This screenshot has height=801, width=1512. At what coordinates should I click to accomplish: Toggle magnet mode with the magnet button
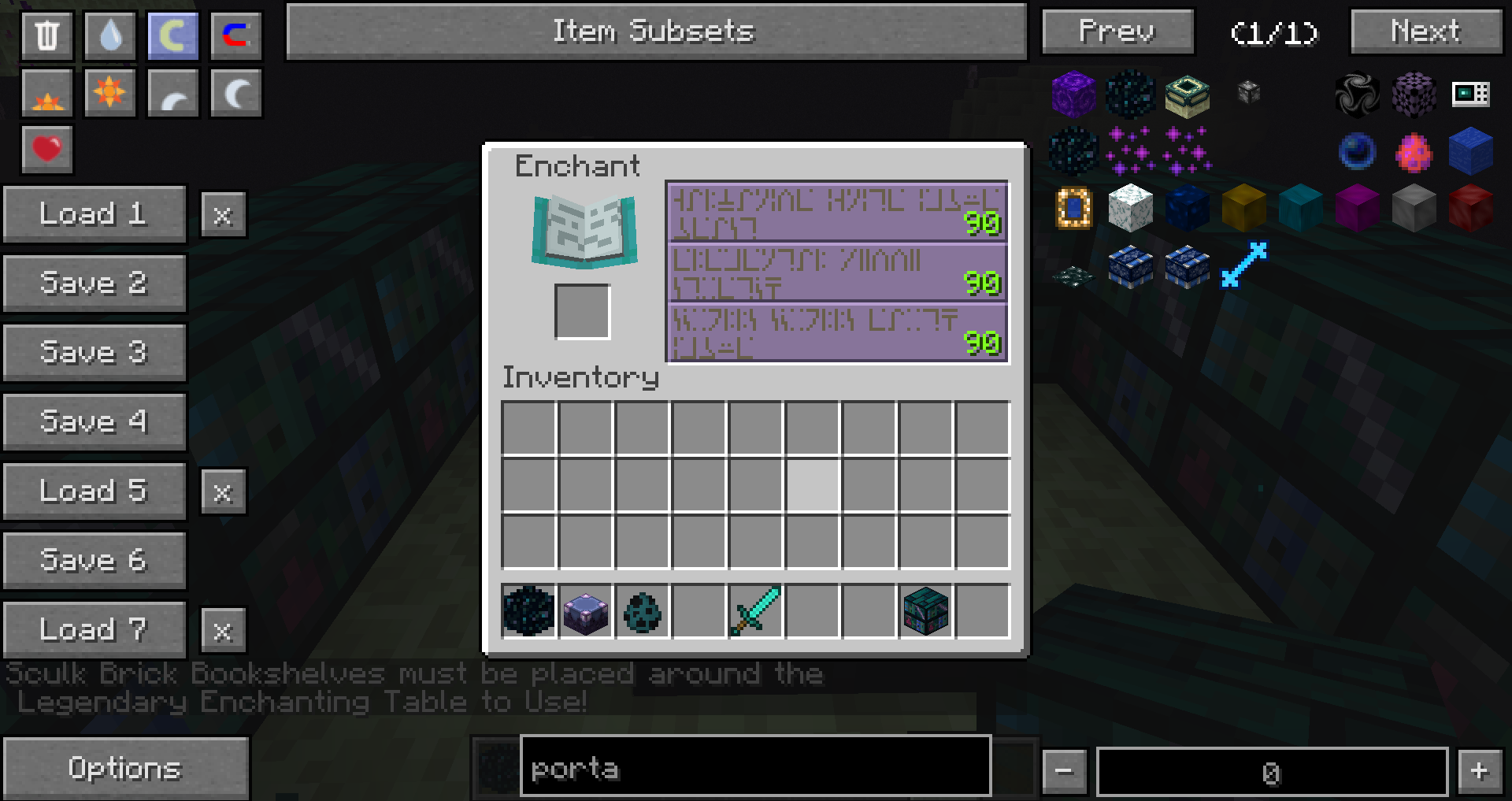click(x=235, y=35)
